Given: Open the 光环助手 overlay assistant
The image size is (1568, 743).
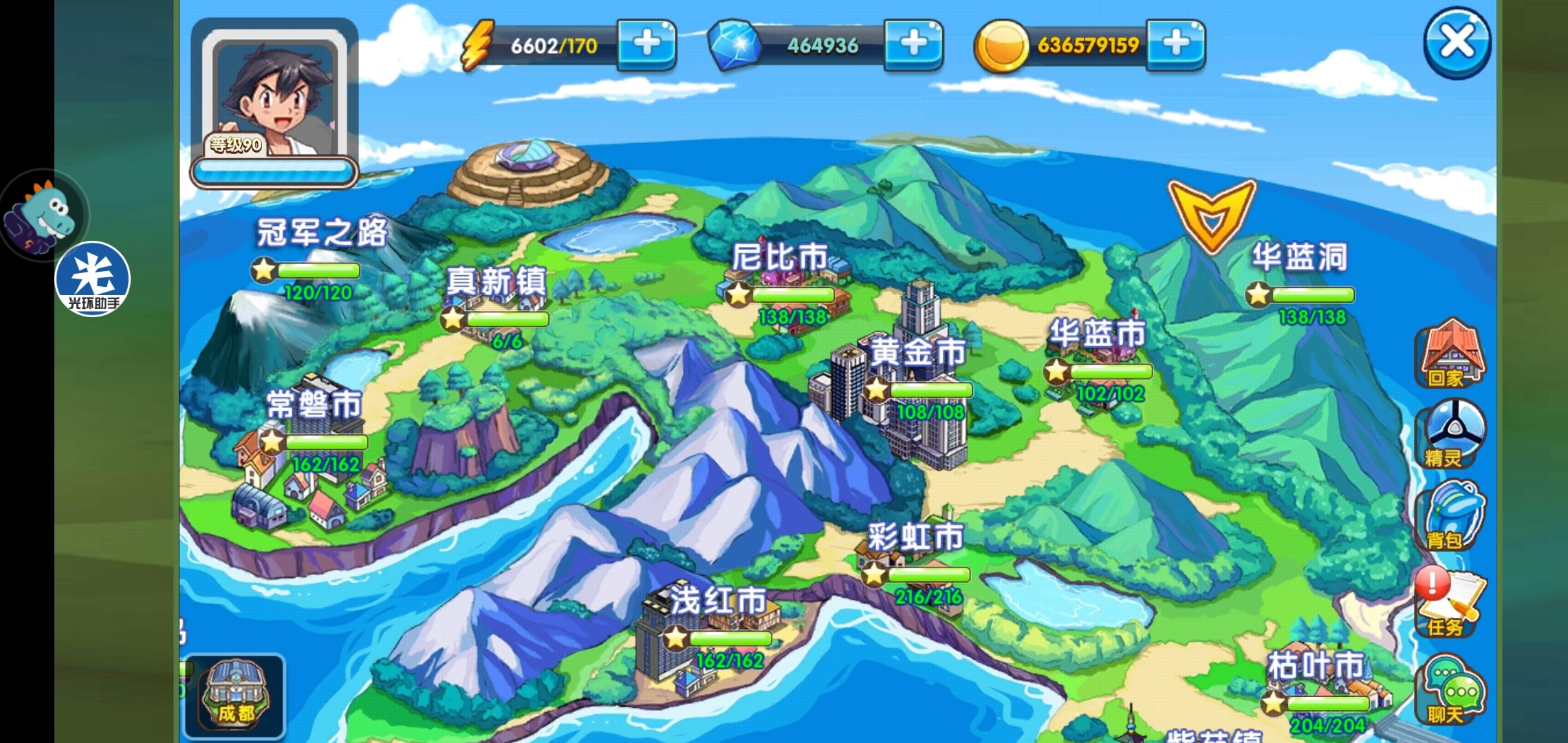Looking at the screenshot, I should (x=92, y=279).
